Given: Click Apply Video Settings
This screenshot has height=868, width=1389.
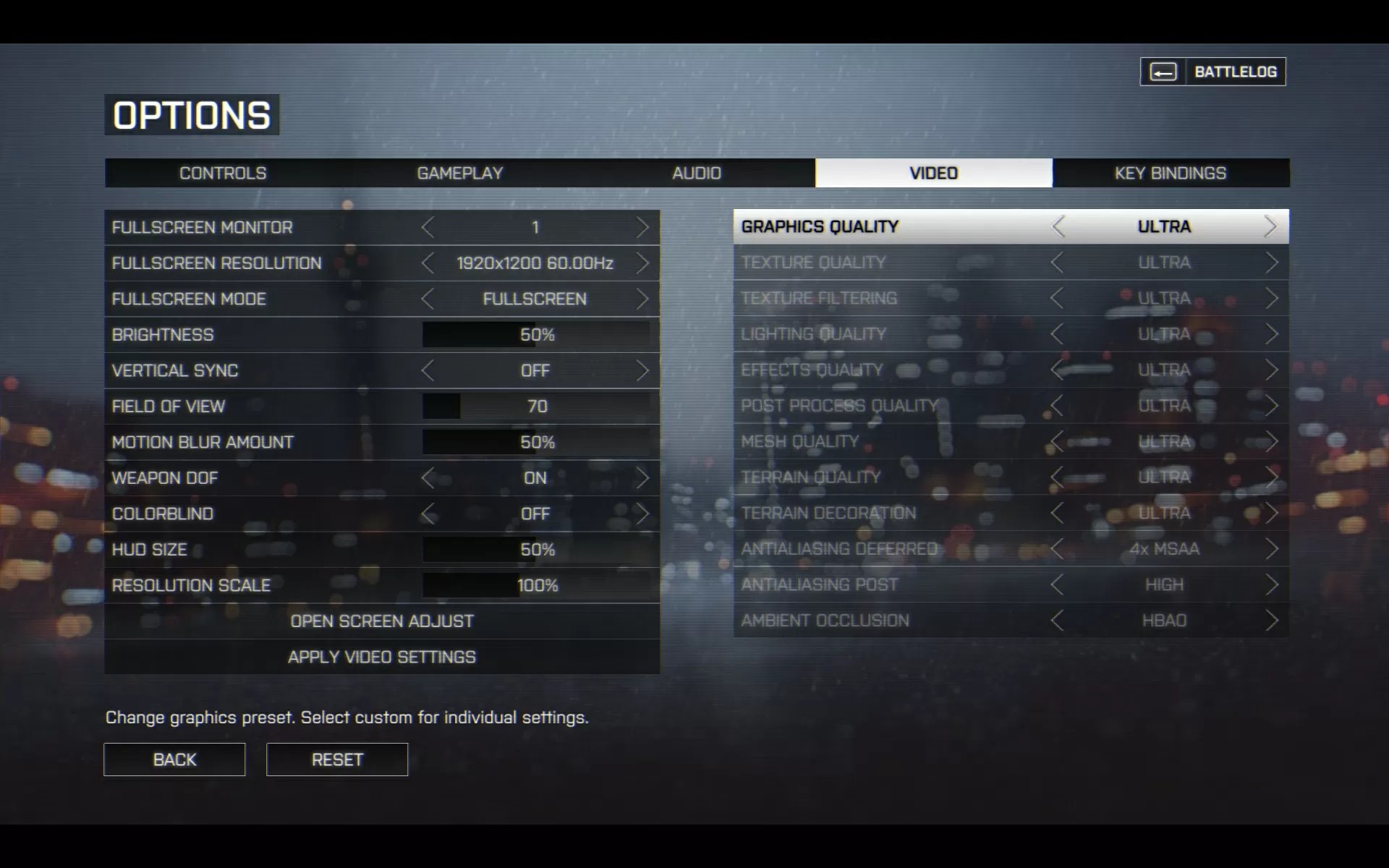Looking at the screenshot, I should (x=382, y=657).
